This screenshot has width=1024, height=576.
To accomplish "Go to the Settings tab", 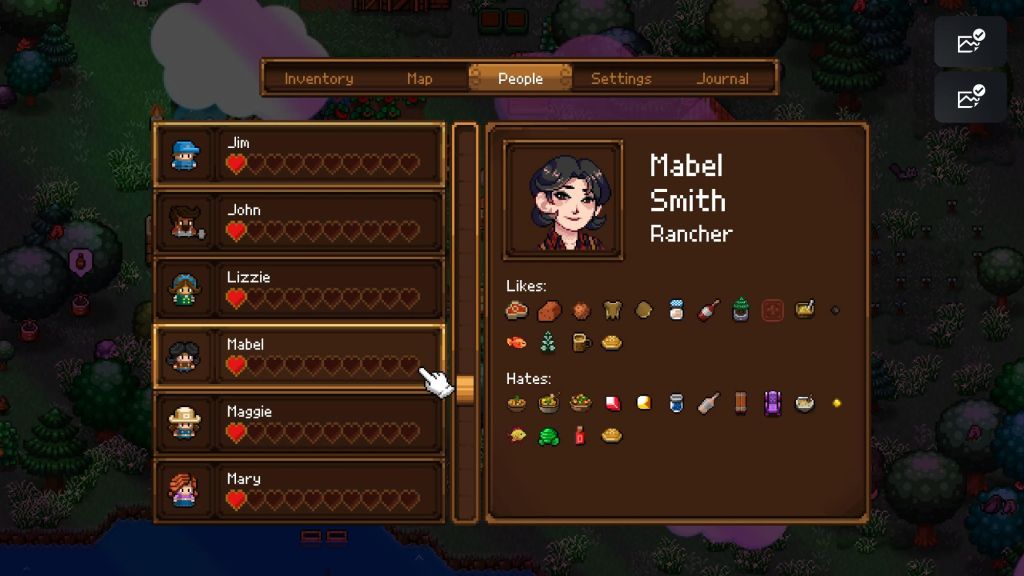I will click(x=621, y=78).
